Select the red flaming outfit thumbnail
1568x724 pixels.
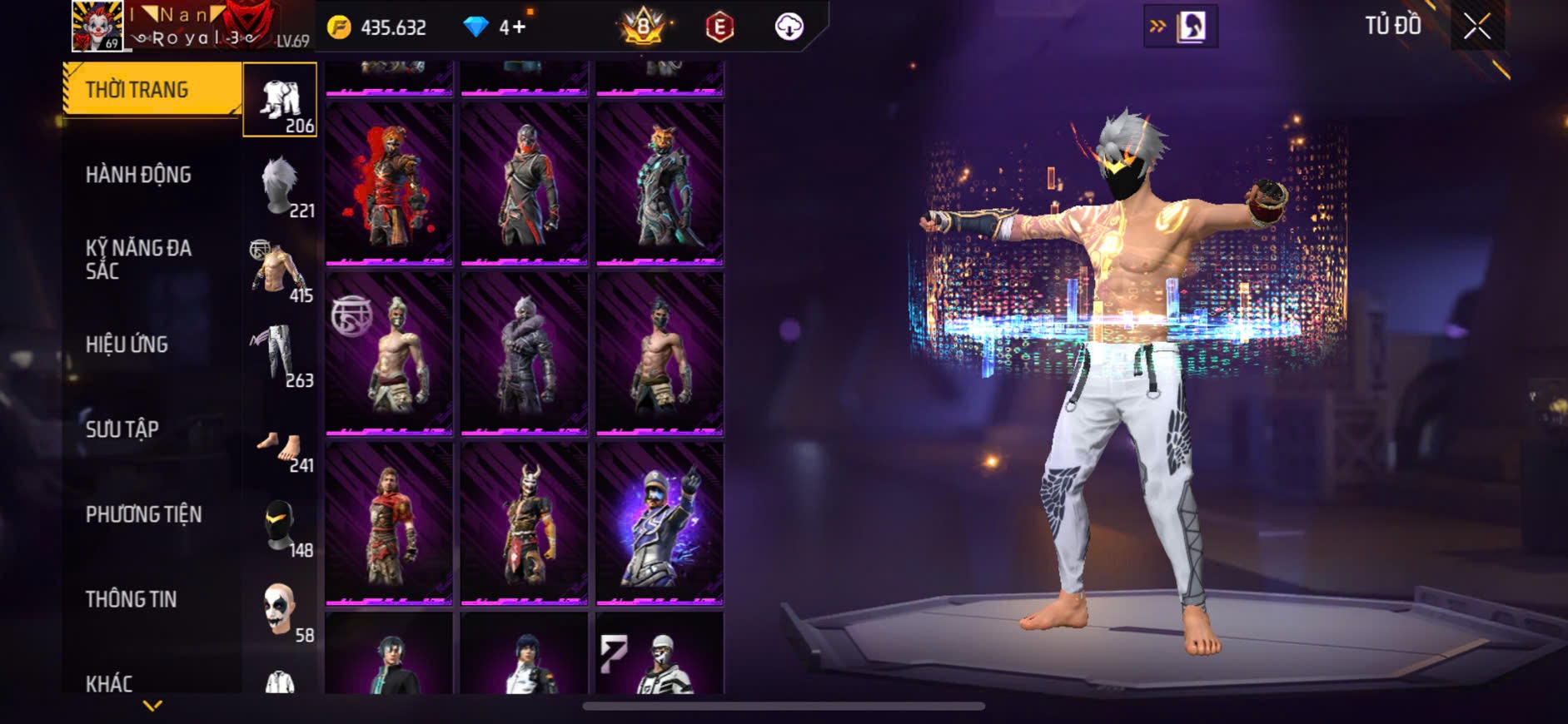[389, 183]
